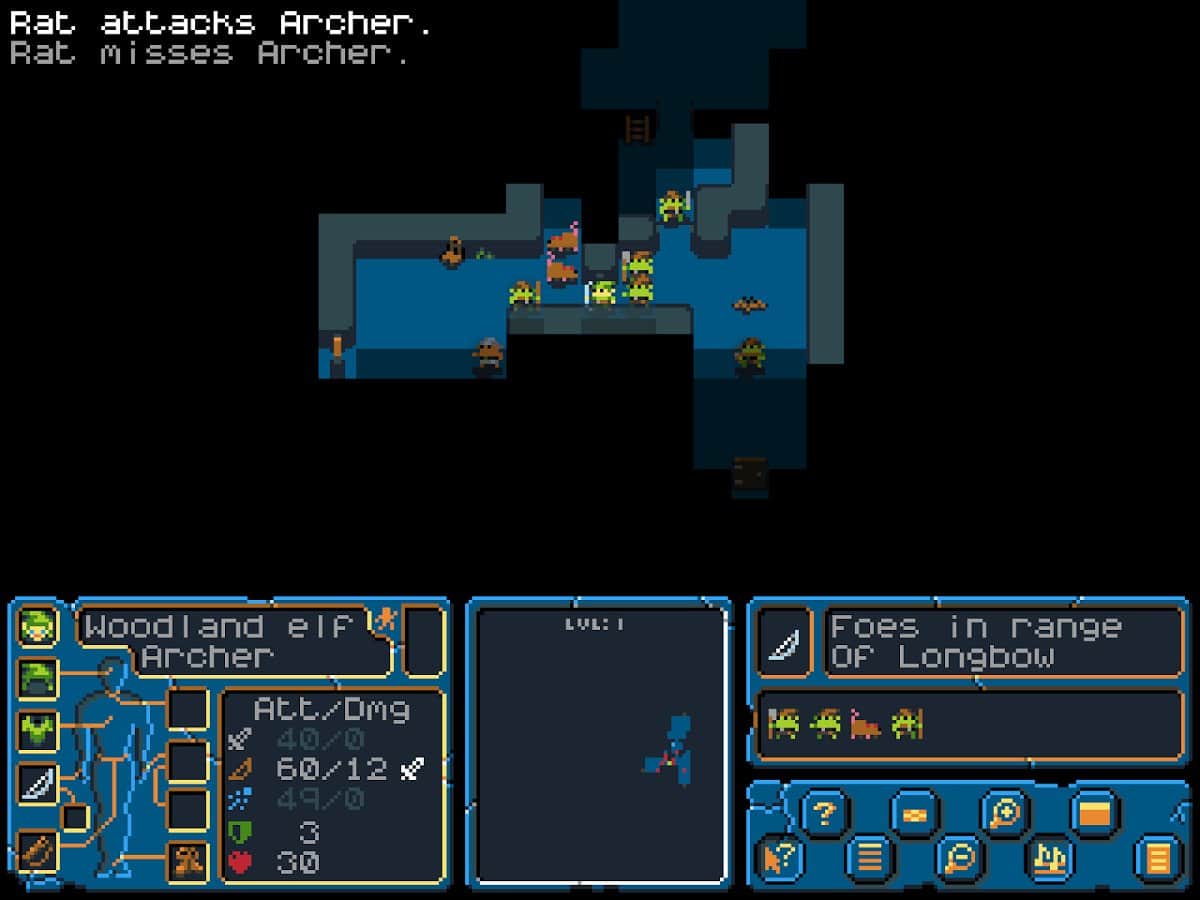Choose the longbow weapon slot on the character
Image resolution: width=1200 pixels, height=900 pixels.
click(x=38, y=784)
